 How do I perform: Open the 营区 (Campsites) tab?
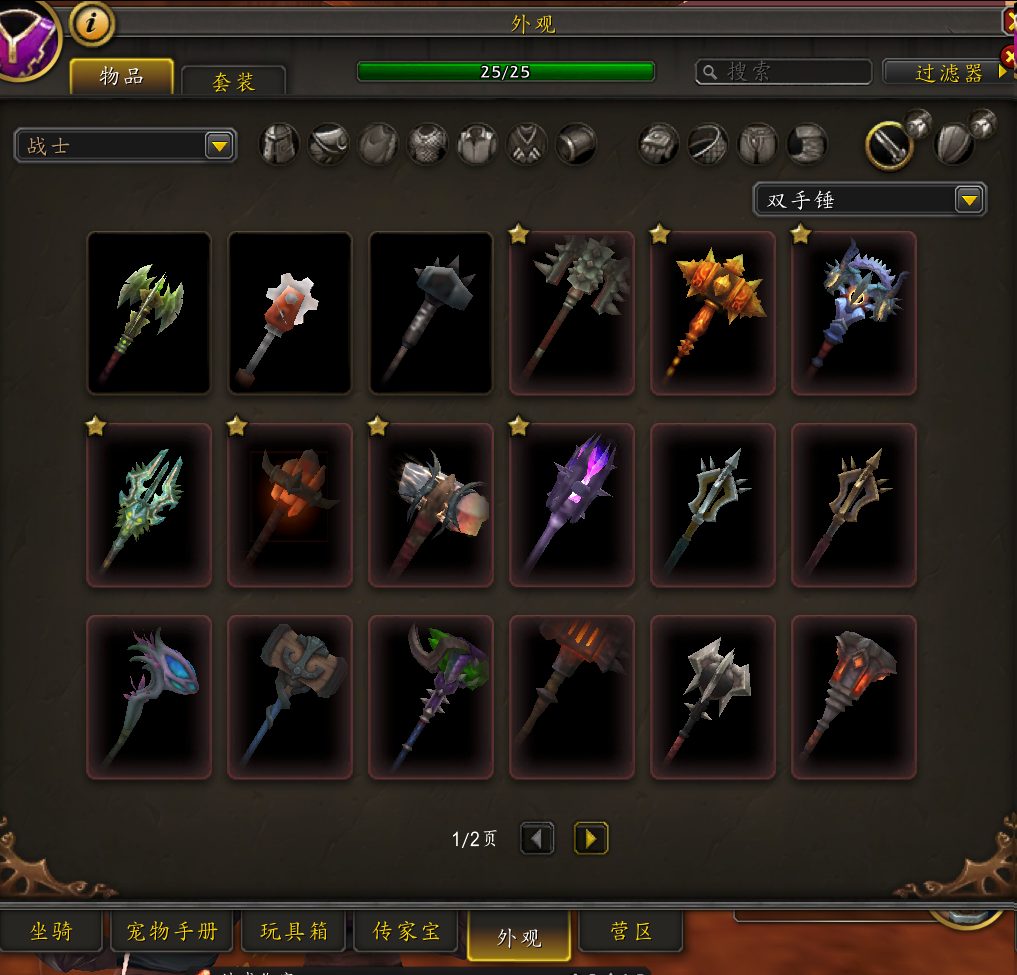(x=631, y=932)
